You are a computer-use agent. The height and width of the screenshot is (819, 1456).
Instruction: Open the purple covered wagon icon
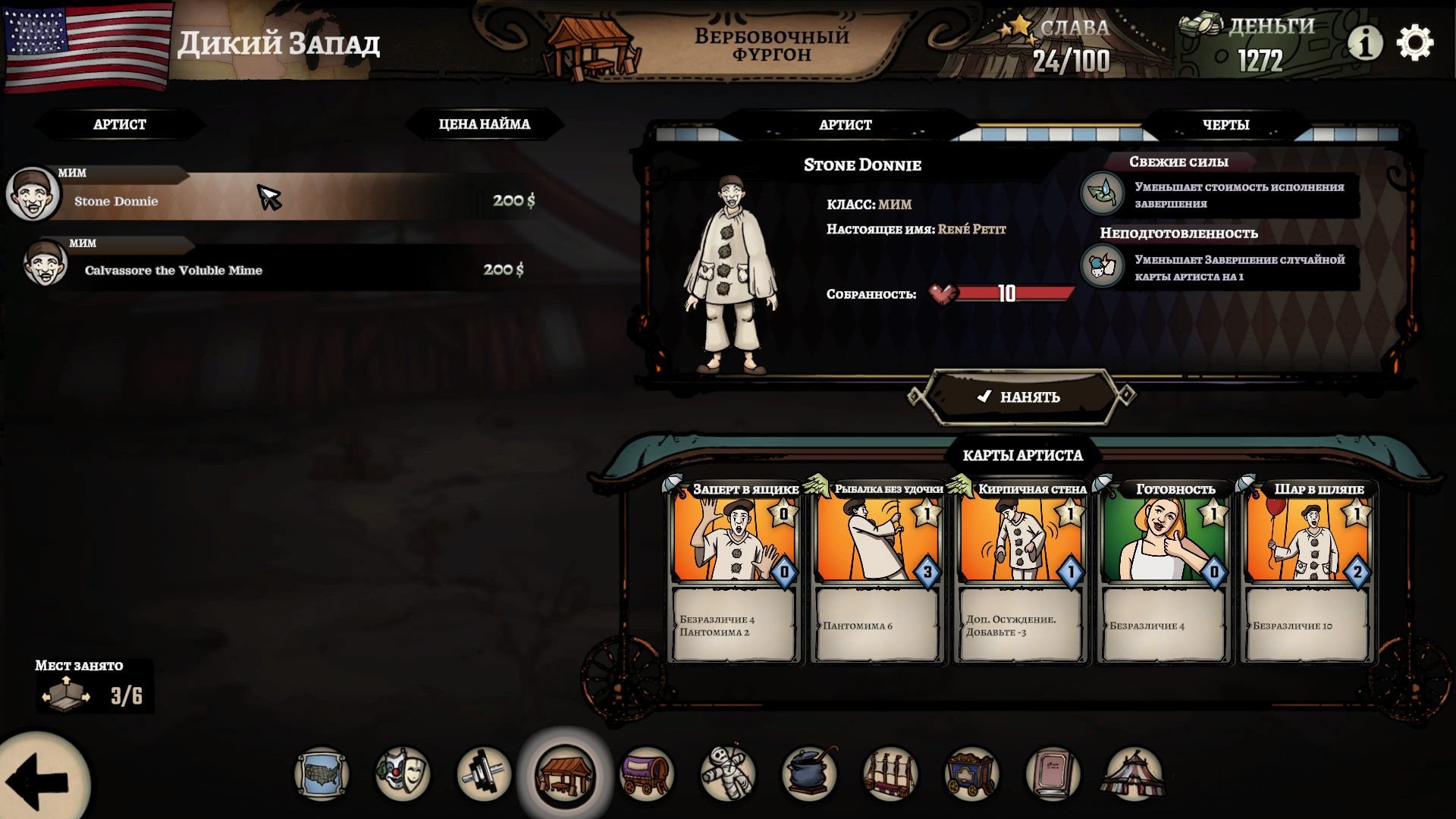(646, 774)
